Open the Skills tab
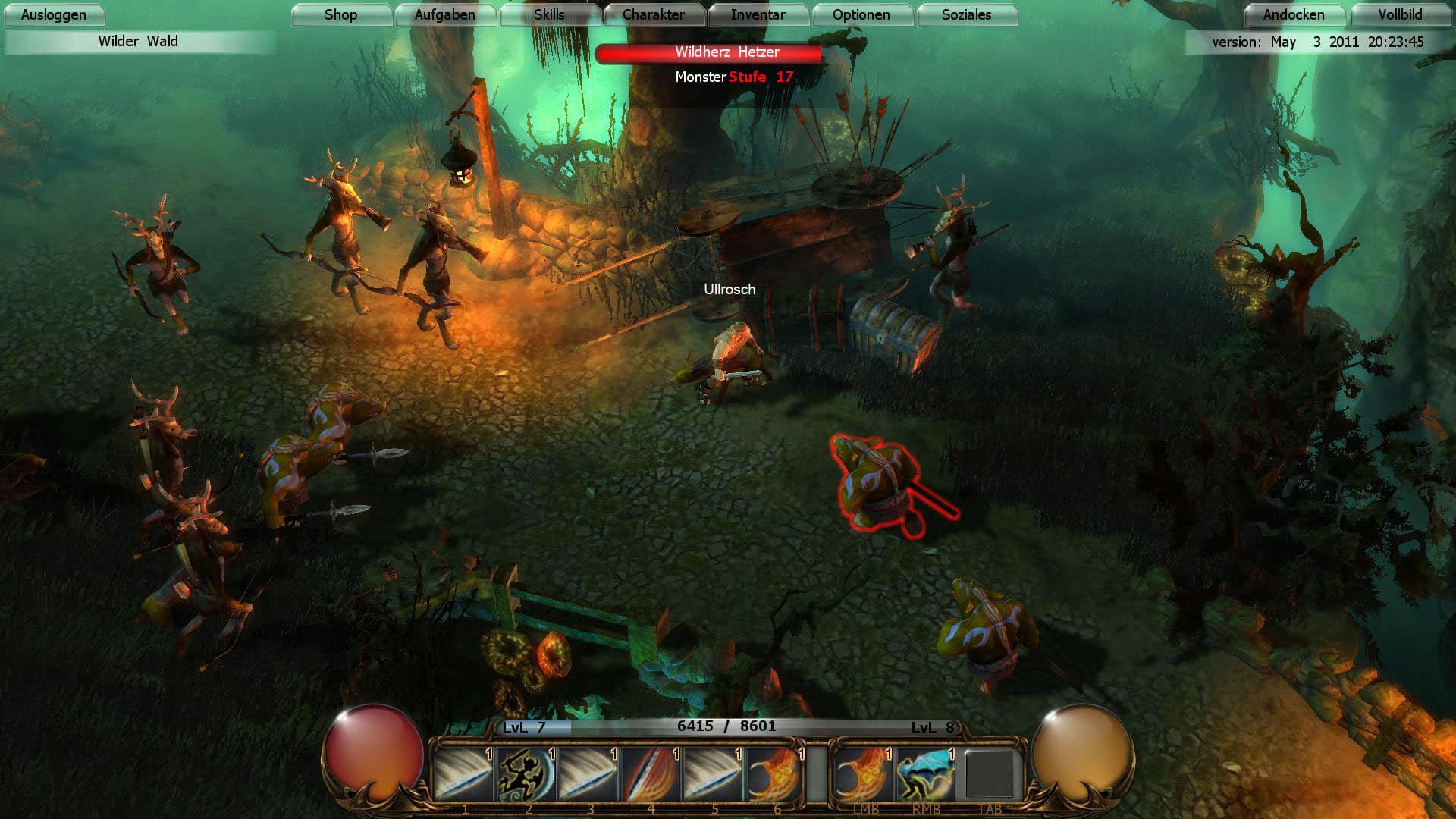The height and width of the screenshot is (819, 1456). pyautogui.click(x=551, y=14)
